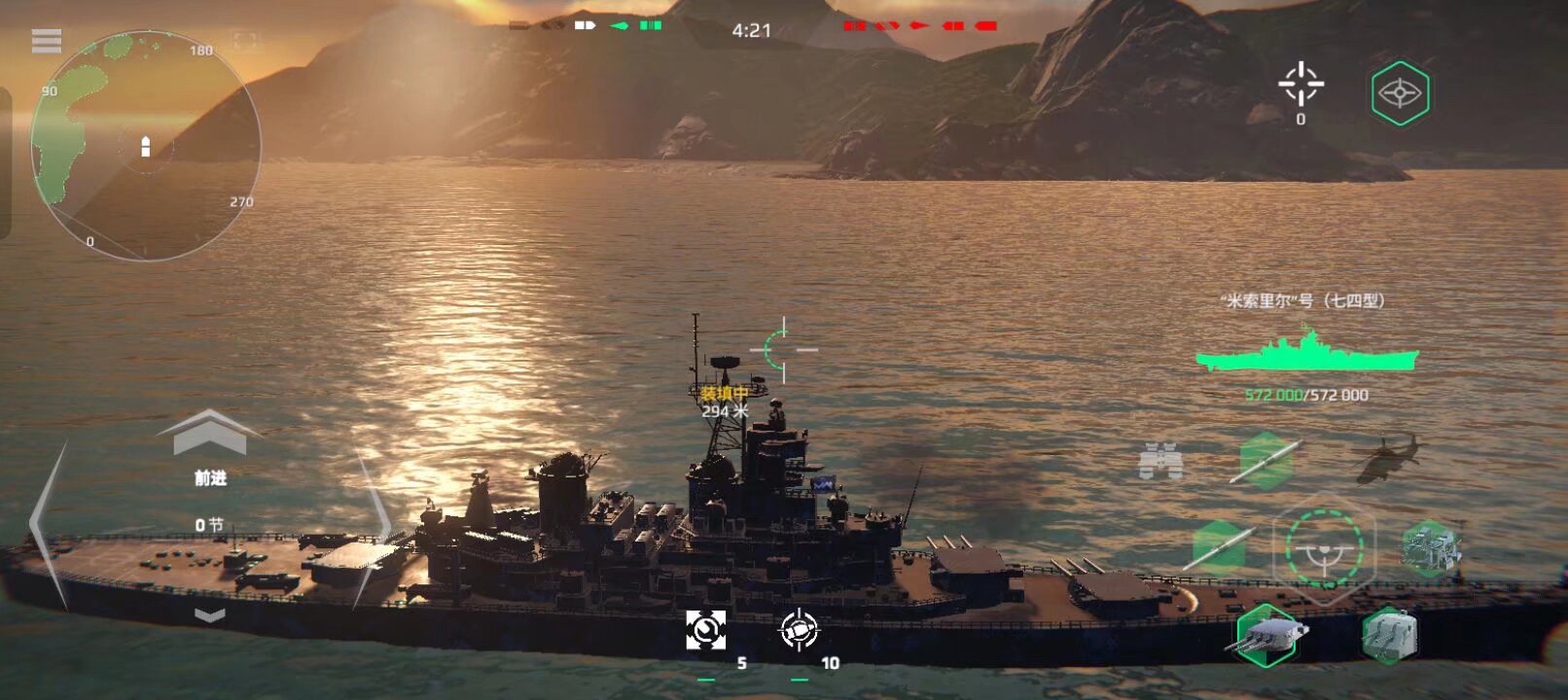This screenshot has width=1568, height=700.
Task: Choose the triple-barrel main gun turret
Action: (x=1265, y=634)
